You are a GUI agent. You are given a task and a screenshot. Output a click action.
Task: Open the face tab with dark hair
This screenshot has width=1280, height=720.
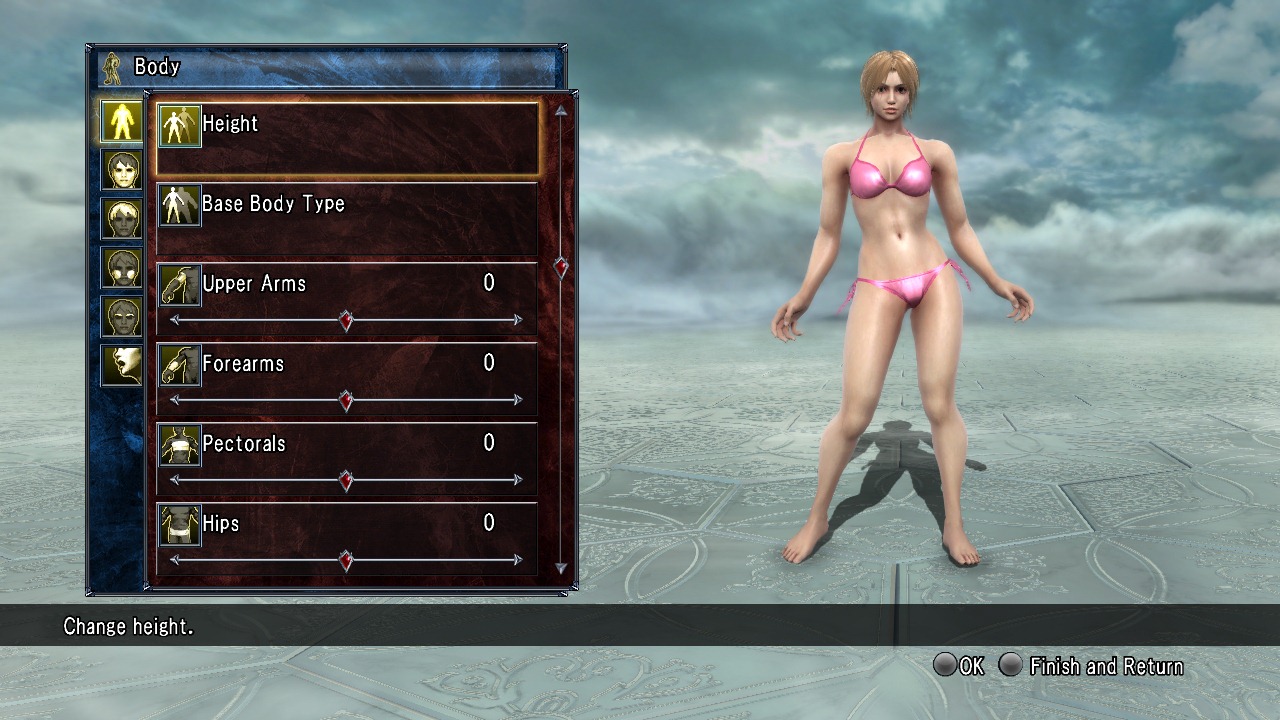(x=121, y=170)
